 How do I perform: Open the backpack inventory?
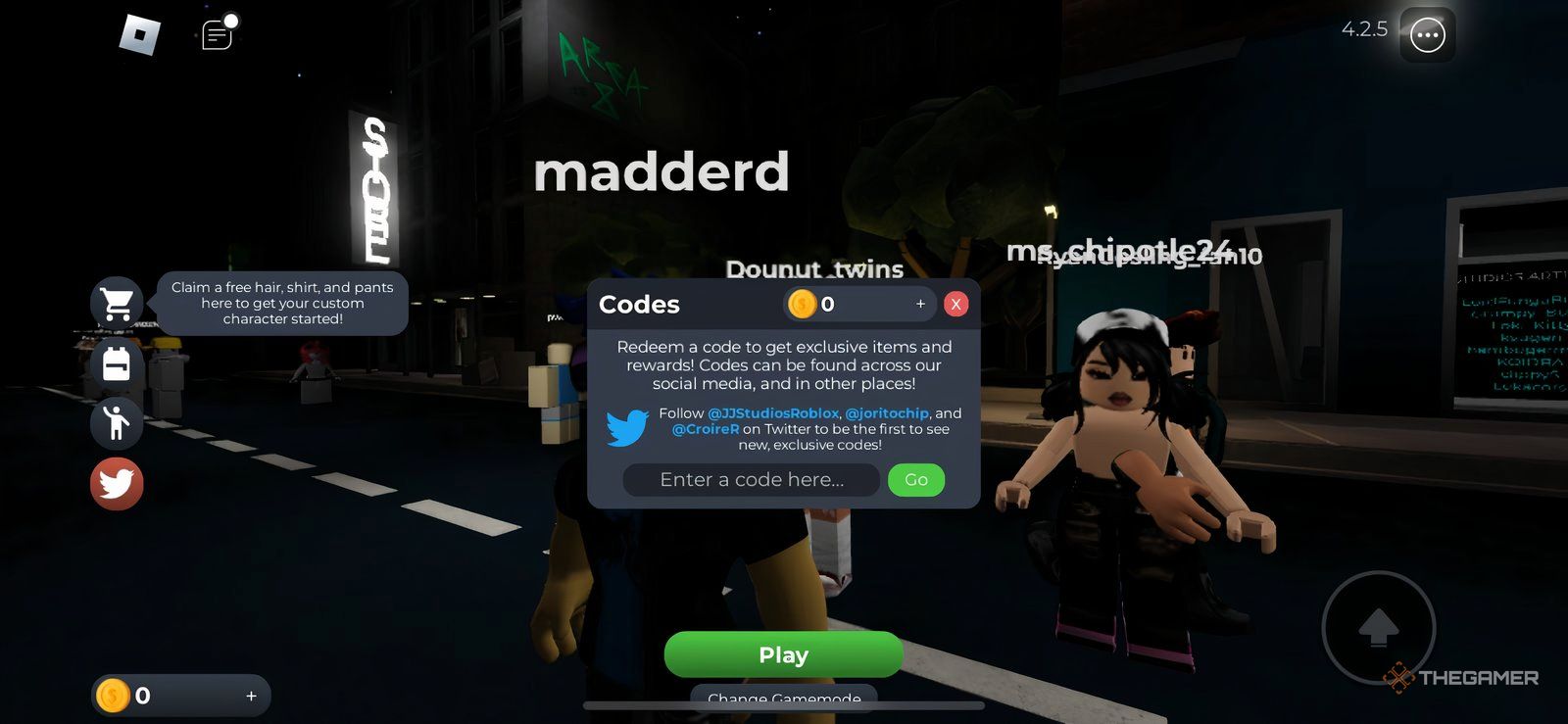tap(117, 362)
